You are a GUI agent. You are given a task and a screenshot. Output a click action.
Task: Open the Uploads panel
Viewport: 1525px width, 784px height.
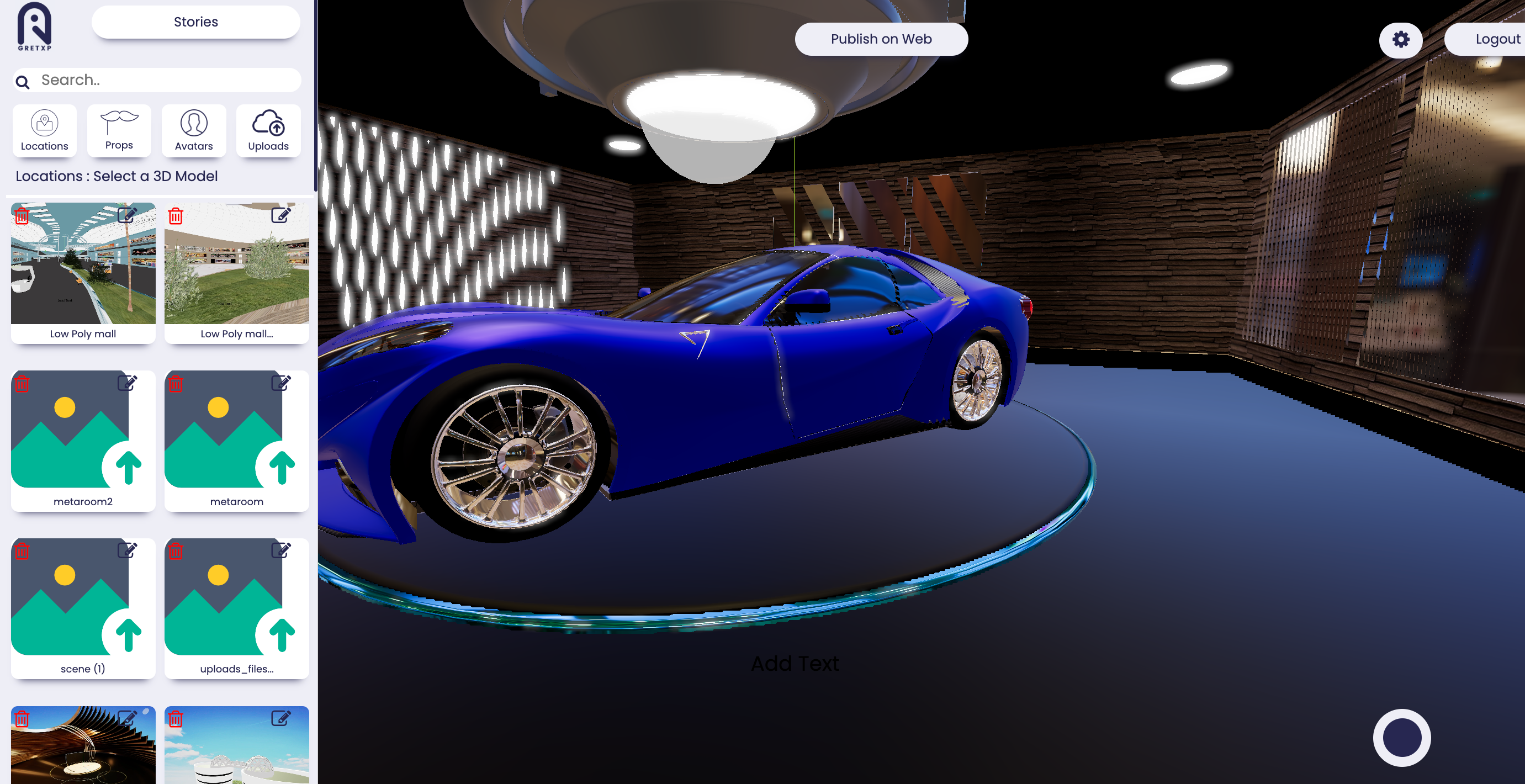pyautogui.click(x=268, y=131)
